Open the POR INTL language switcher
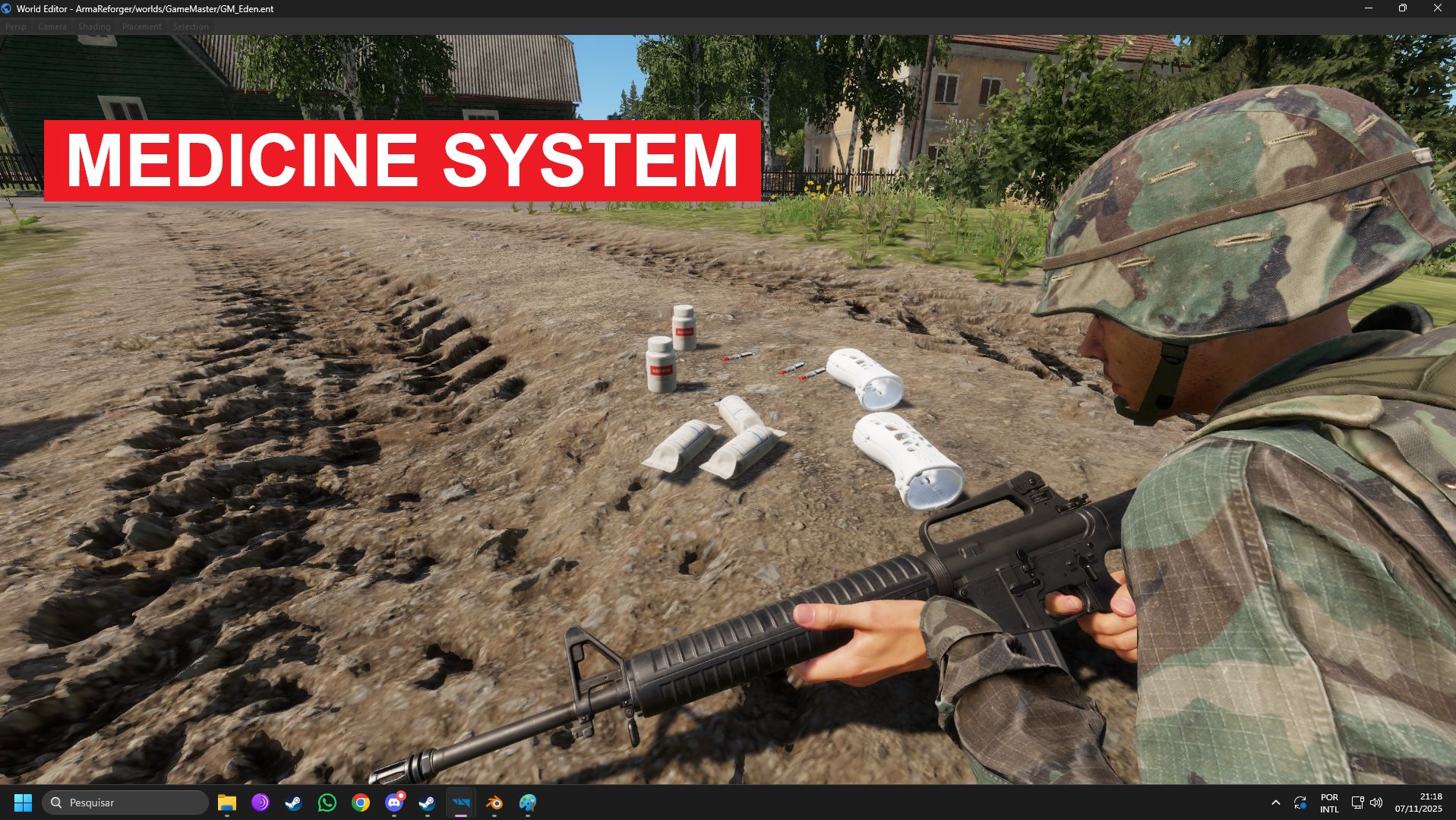 pyautogui.click(x=1329, y=803)
